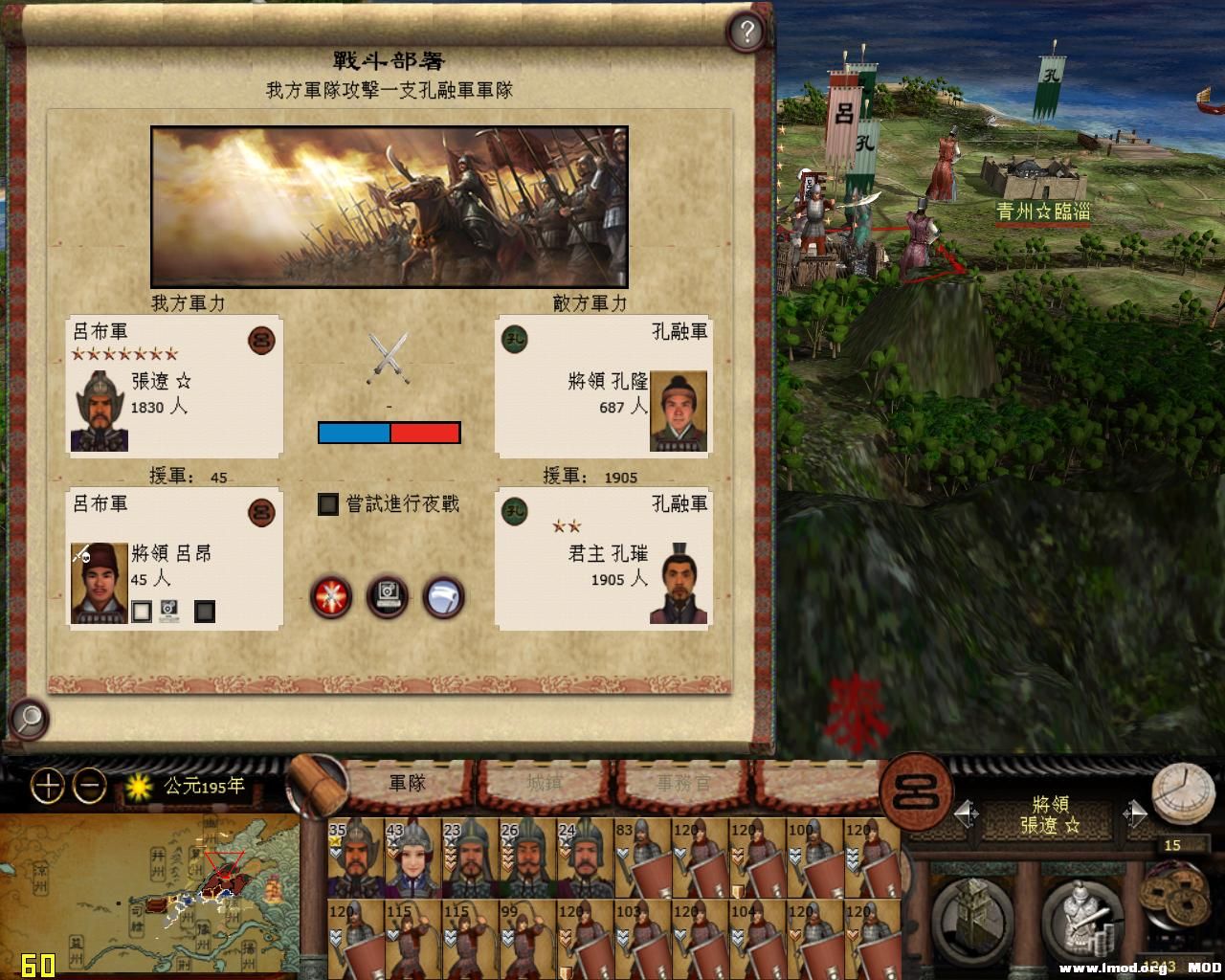Expand the scroll handle above the tabs
1225x980 pixels.
click(321, 780)
